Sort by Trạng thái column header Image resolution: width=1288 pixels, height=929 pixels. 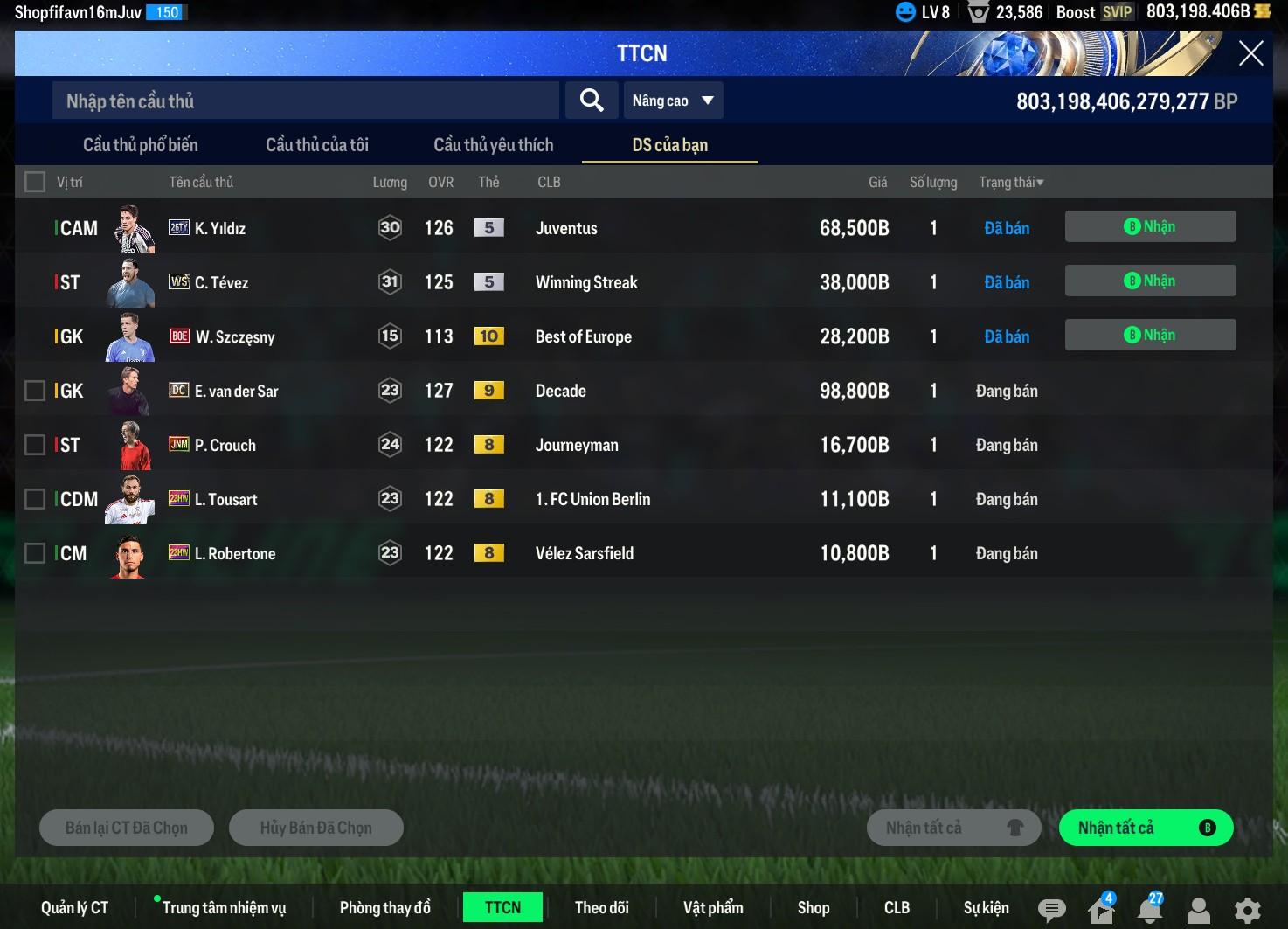(x=1011, y=182)
